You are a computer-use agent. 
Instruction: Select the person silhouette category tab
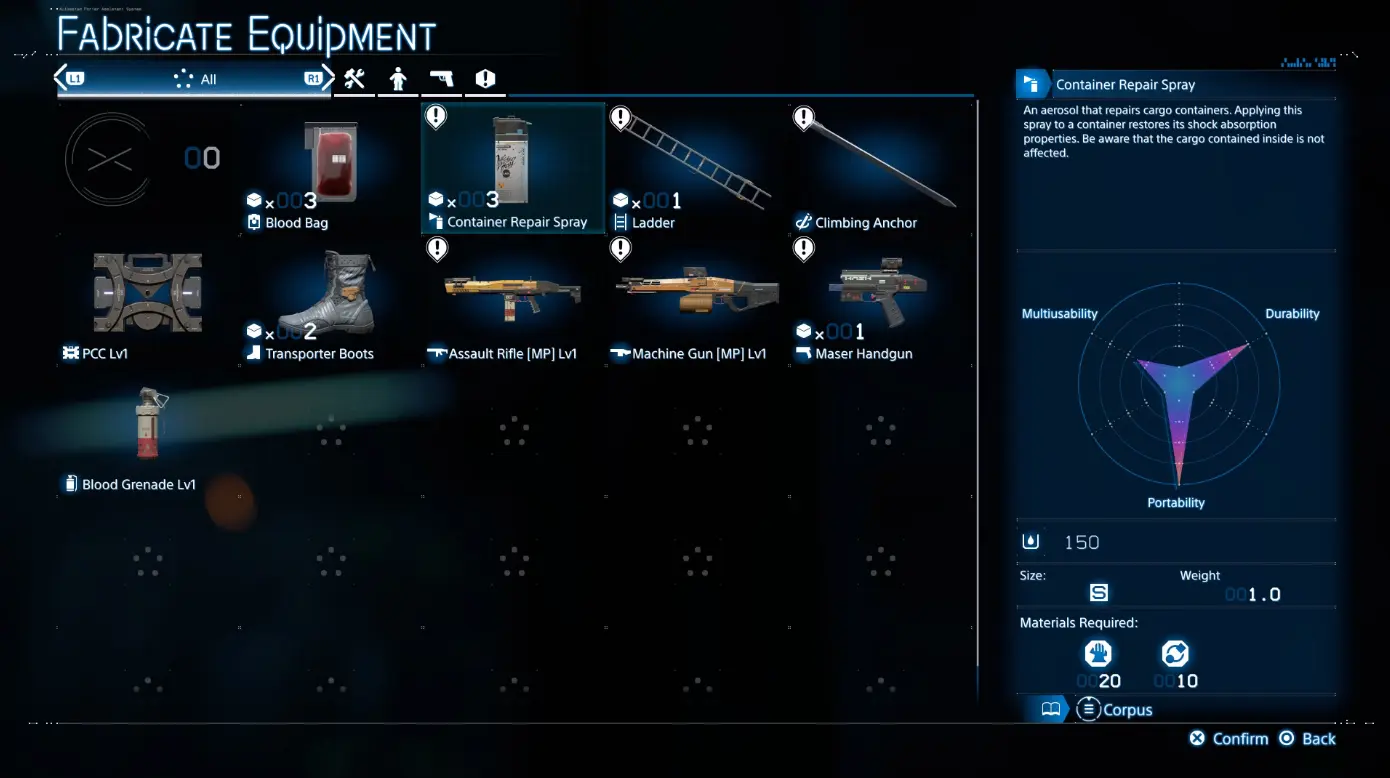[x=397, y=79]
